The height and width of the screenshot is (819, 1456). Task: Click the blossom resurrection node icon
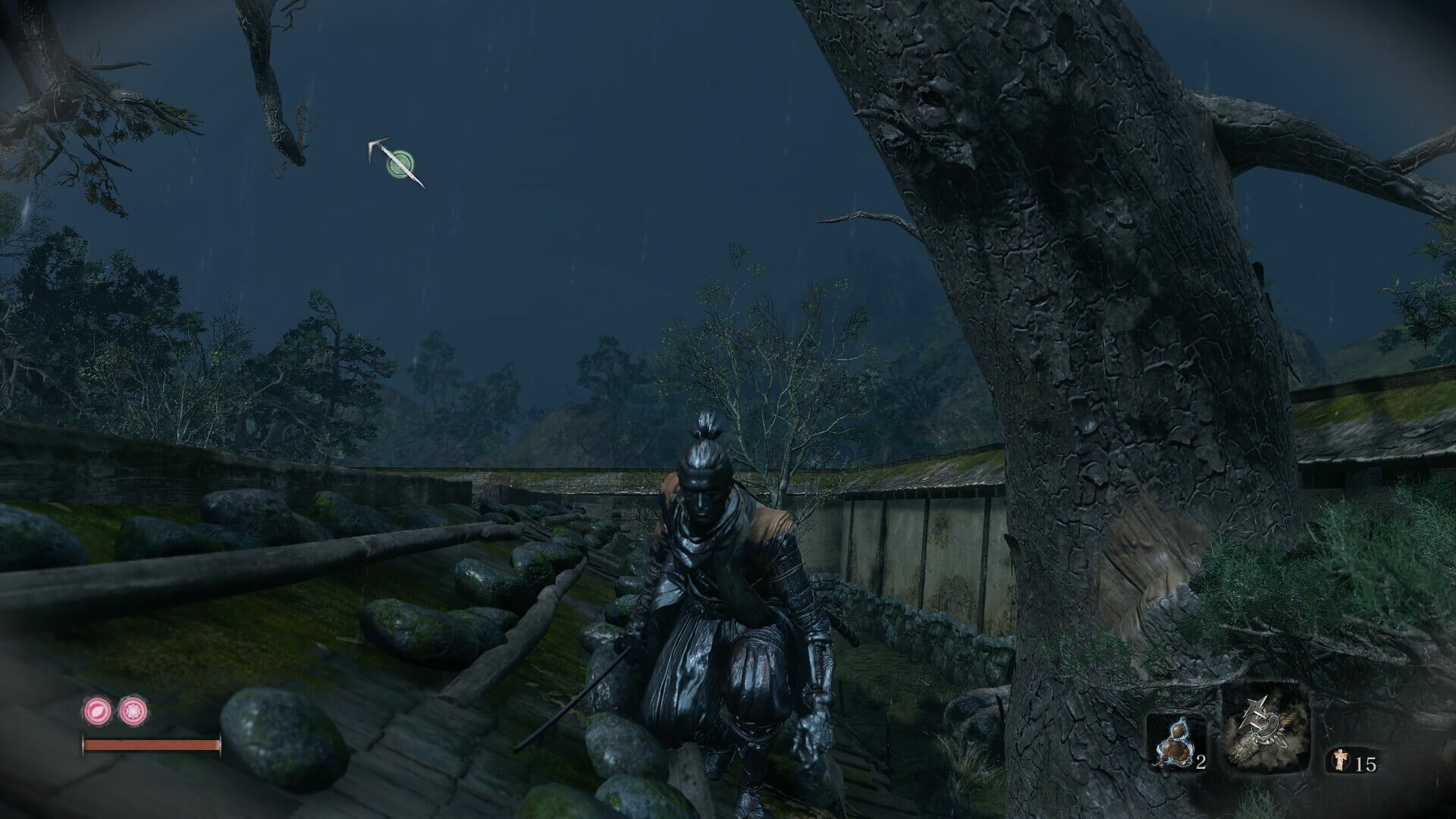(x=133, y=711)
